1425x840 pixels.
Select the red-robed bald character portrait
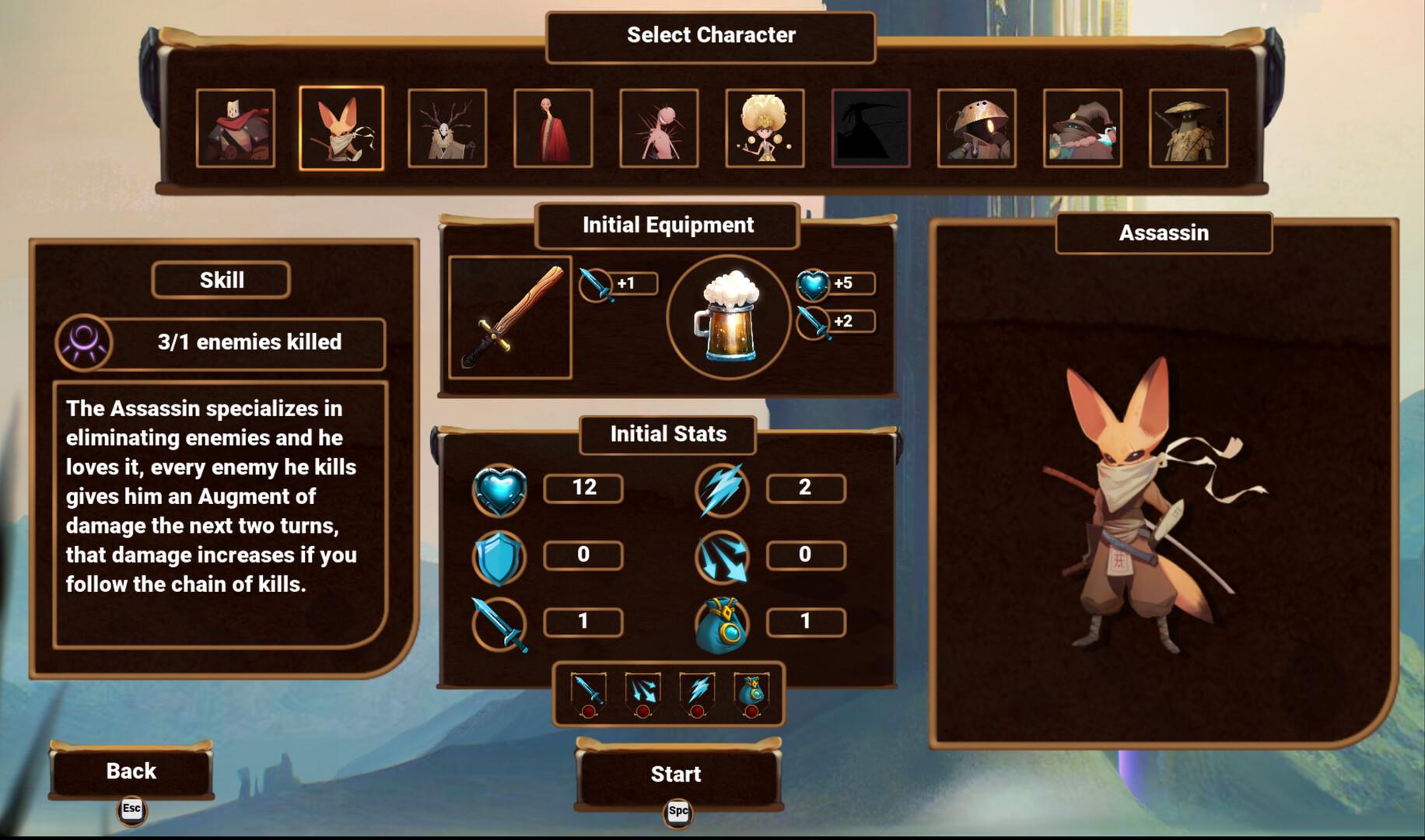553,128
